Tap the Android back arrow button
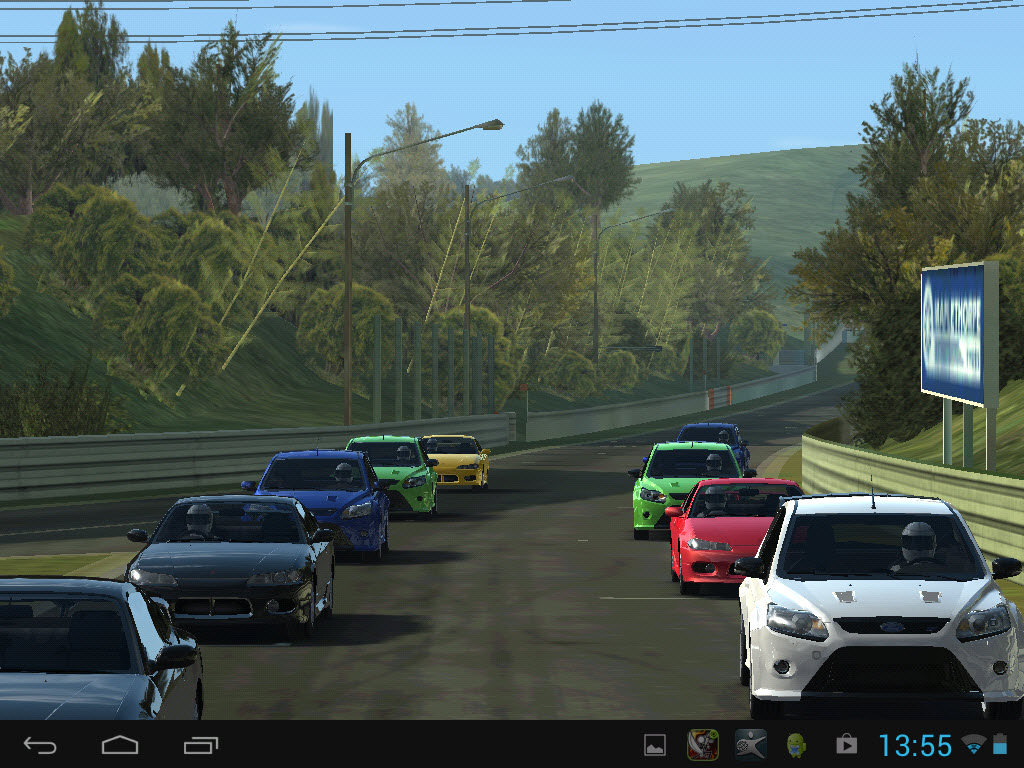Viewport: 1024px width, 768px height. point(40,745)
